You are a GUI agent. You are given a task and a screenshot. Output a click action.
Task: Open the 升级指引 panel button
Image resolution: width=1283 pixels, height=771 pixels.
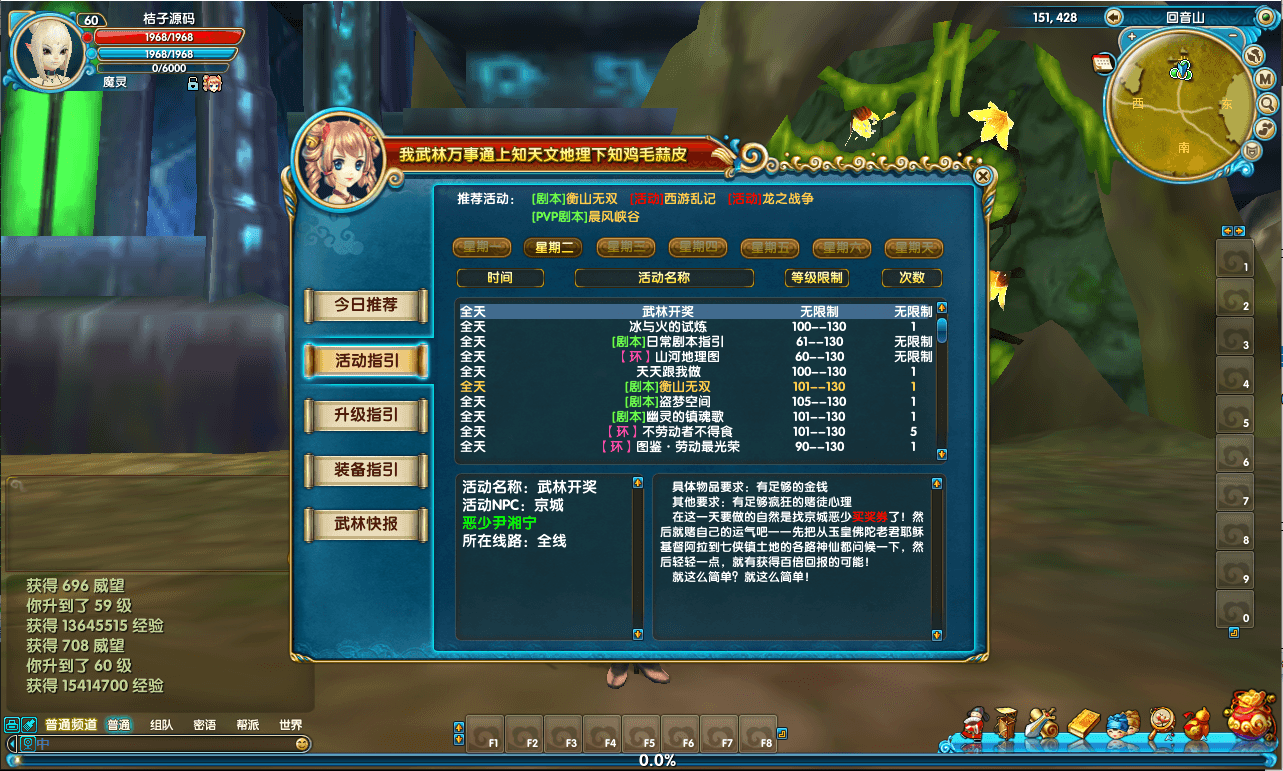coord(365,416)
